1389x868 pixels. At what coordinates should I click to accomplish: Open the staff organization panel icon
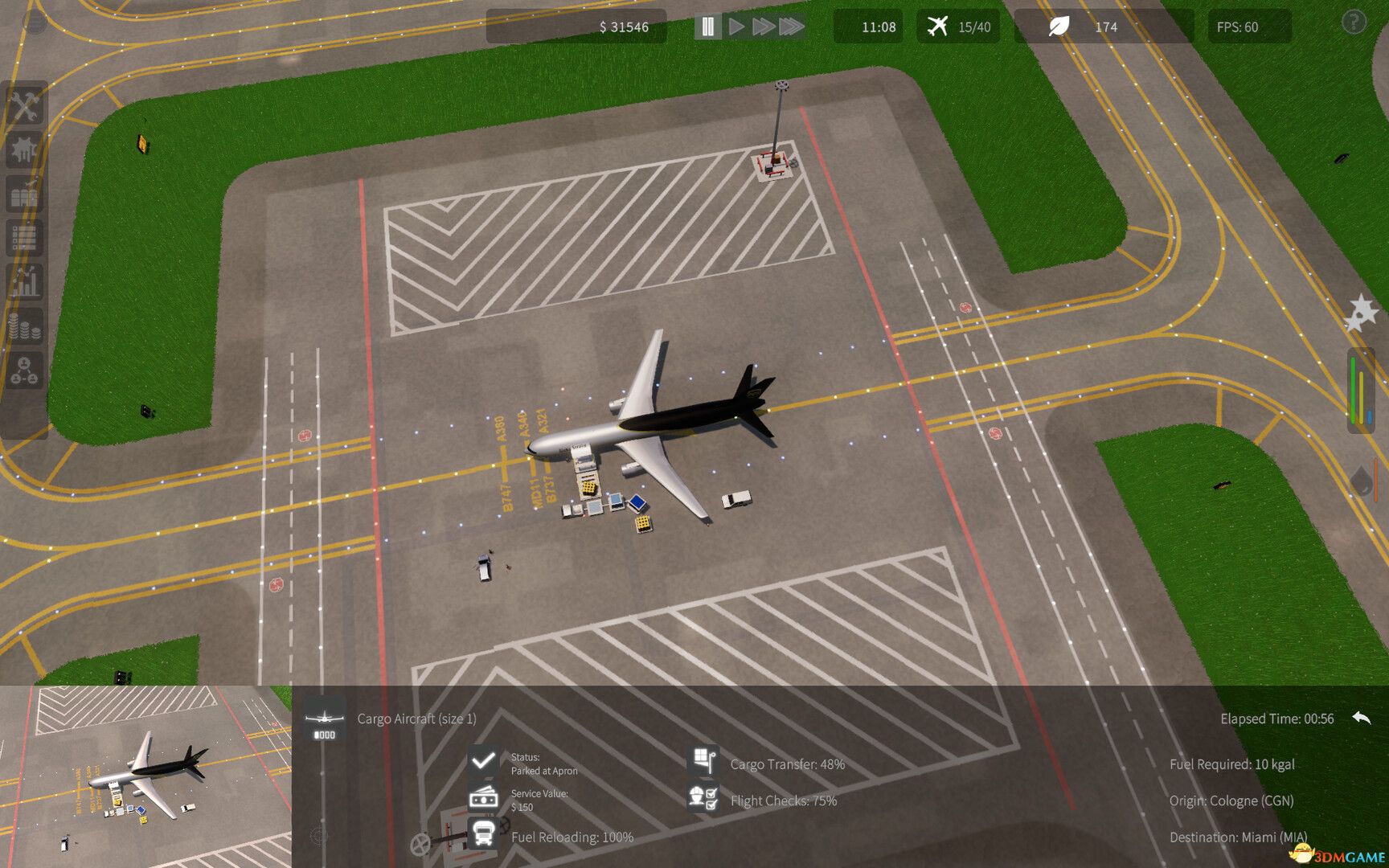pos(25,370)
